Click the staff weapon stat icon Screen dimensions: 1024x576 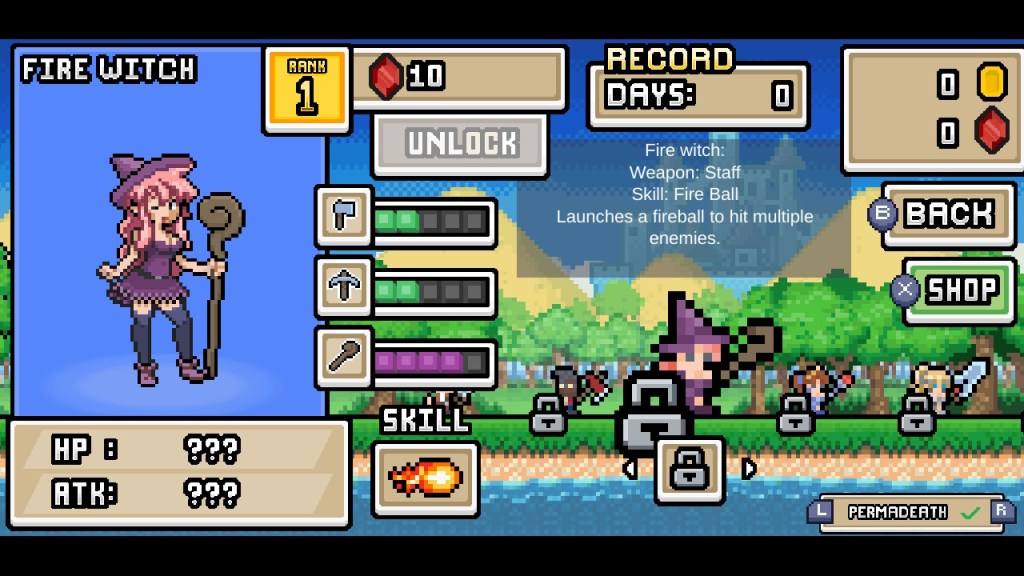343,357
